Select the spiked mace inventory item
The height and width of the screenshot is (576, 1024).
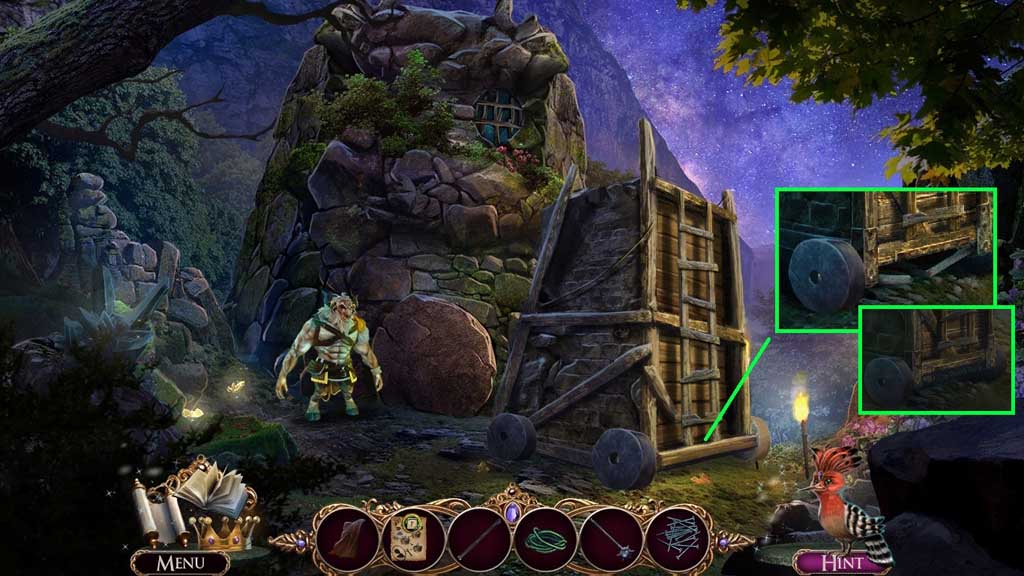coord(610,536)
